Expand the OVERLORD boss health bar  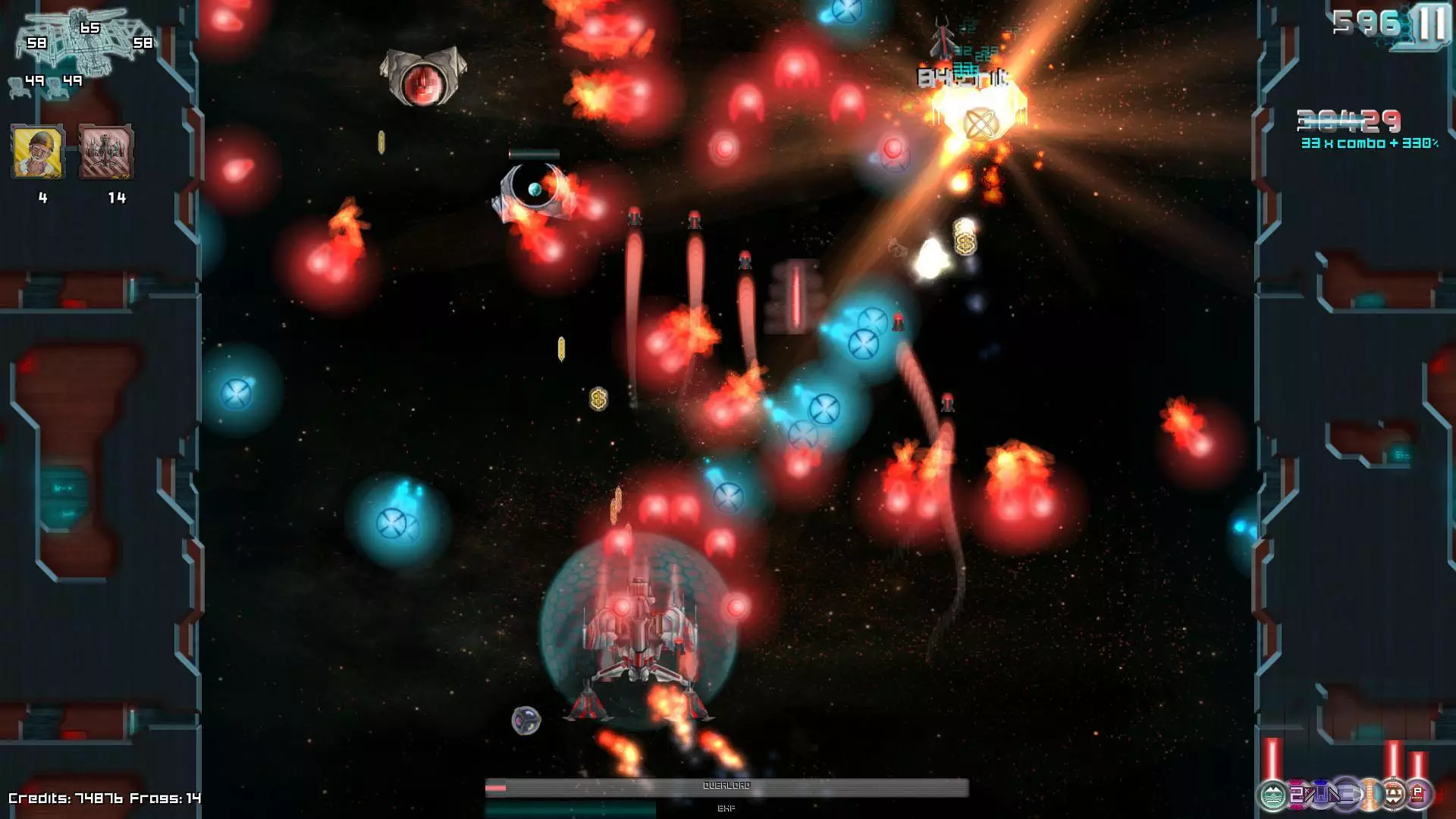[728, 788]
